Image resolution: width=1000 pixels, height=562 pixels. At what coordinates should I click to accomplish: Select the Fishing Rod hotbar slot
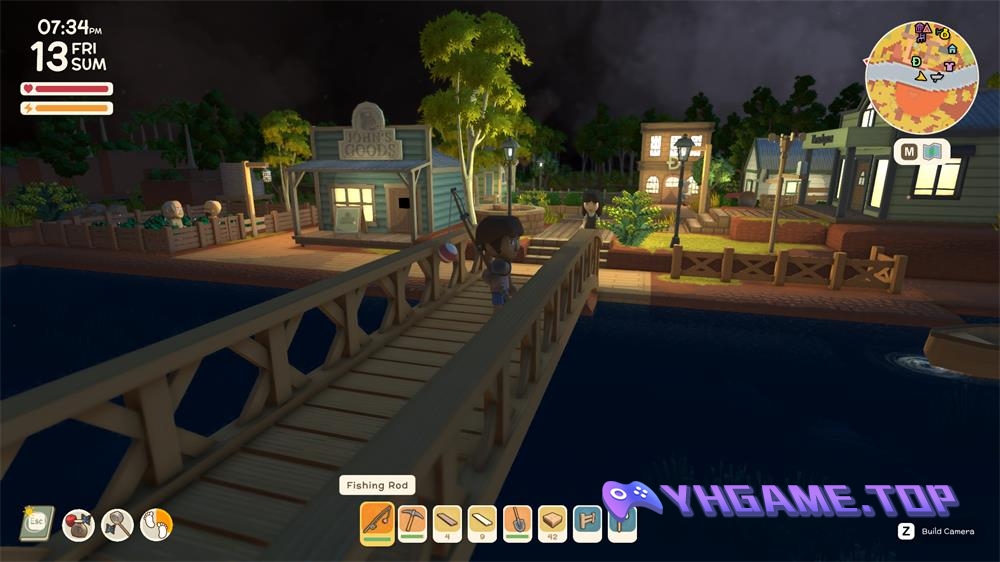point(377,522)
